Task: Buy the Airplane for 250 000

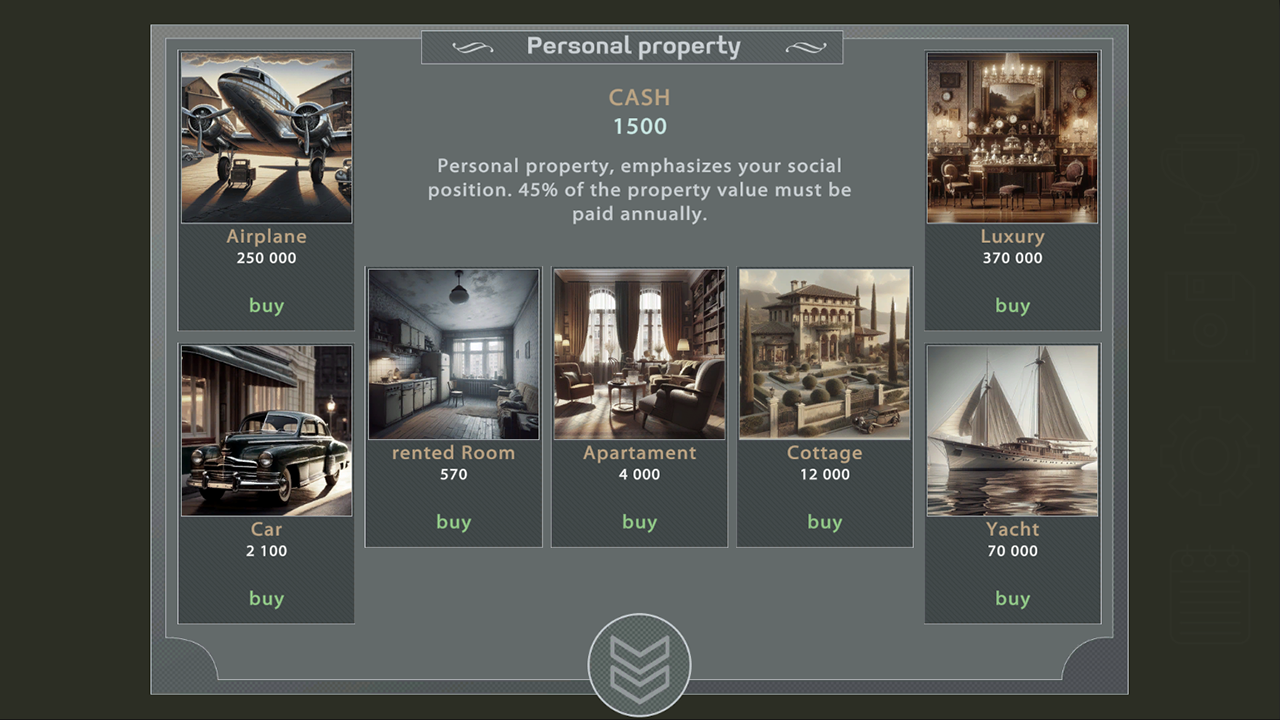Action: point(266,306)
